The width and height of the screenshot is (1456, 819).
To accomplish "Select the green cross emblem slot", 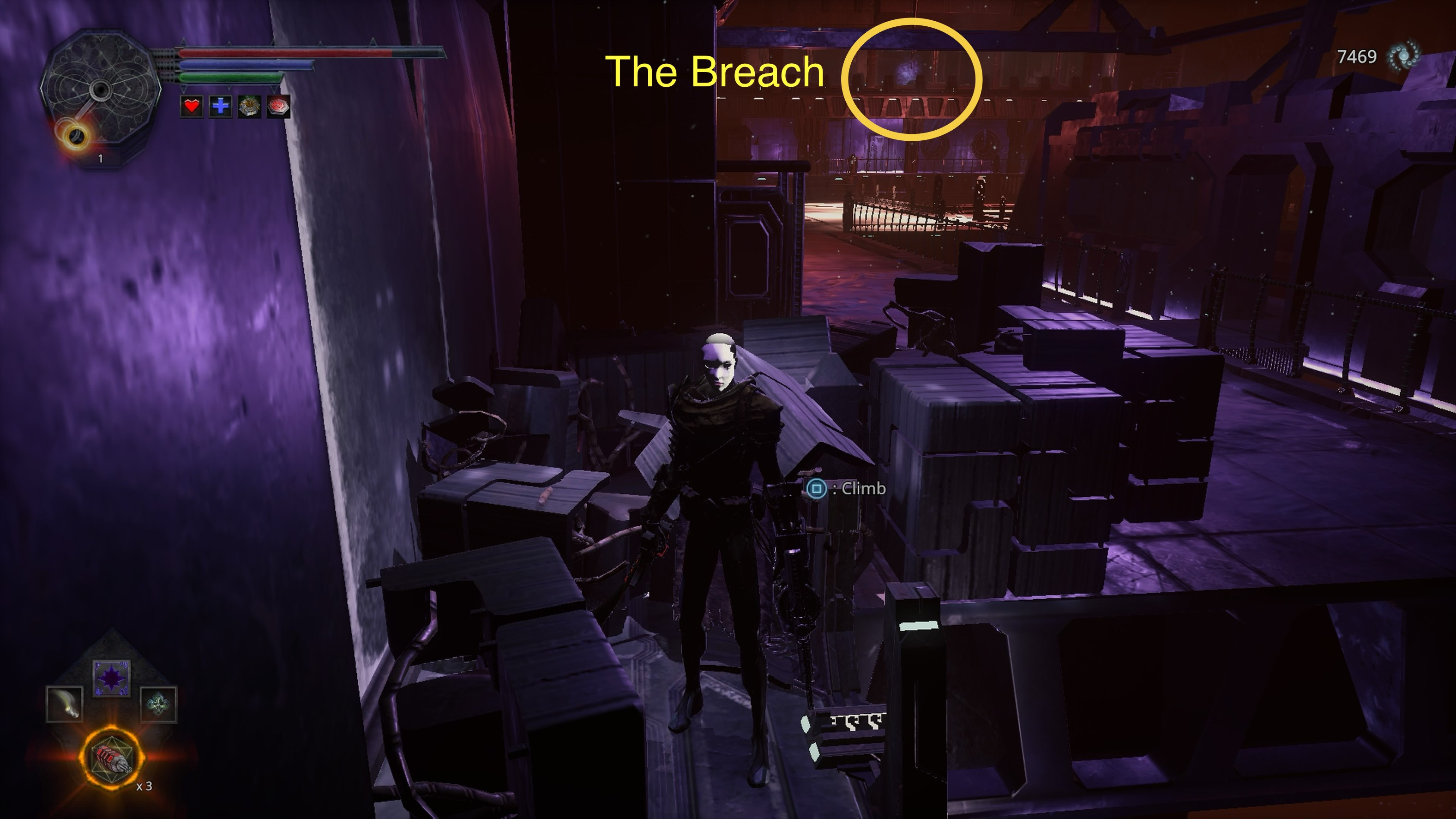I will (158, 704).
